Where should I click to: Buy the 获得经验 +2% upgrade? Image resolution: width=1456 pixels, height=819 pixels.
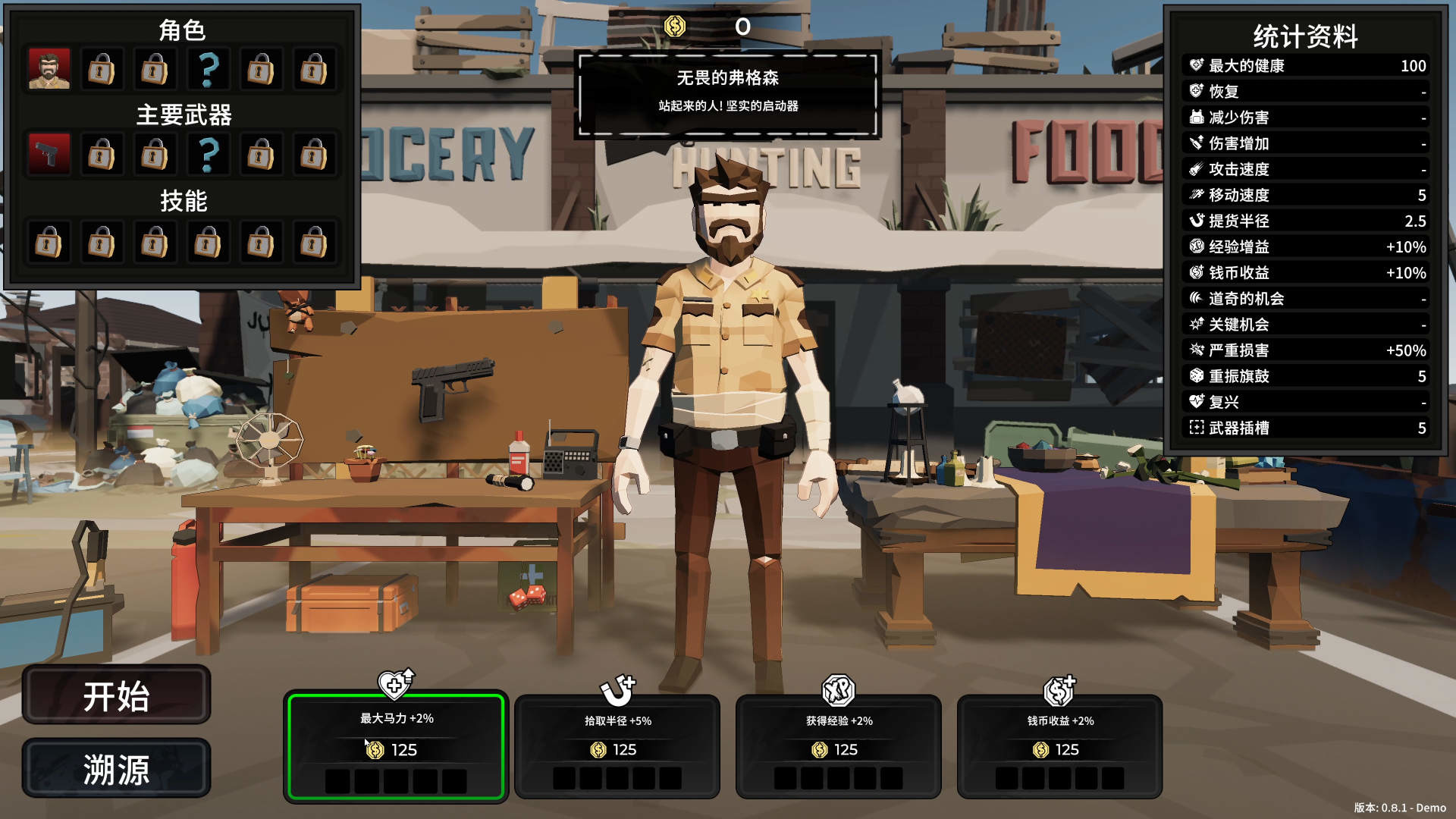pos(838,747)
